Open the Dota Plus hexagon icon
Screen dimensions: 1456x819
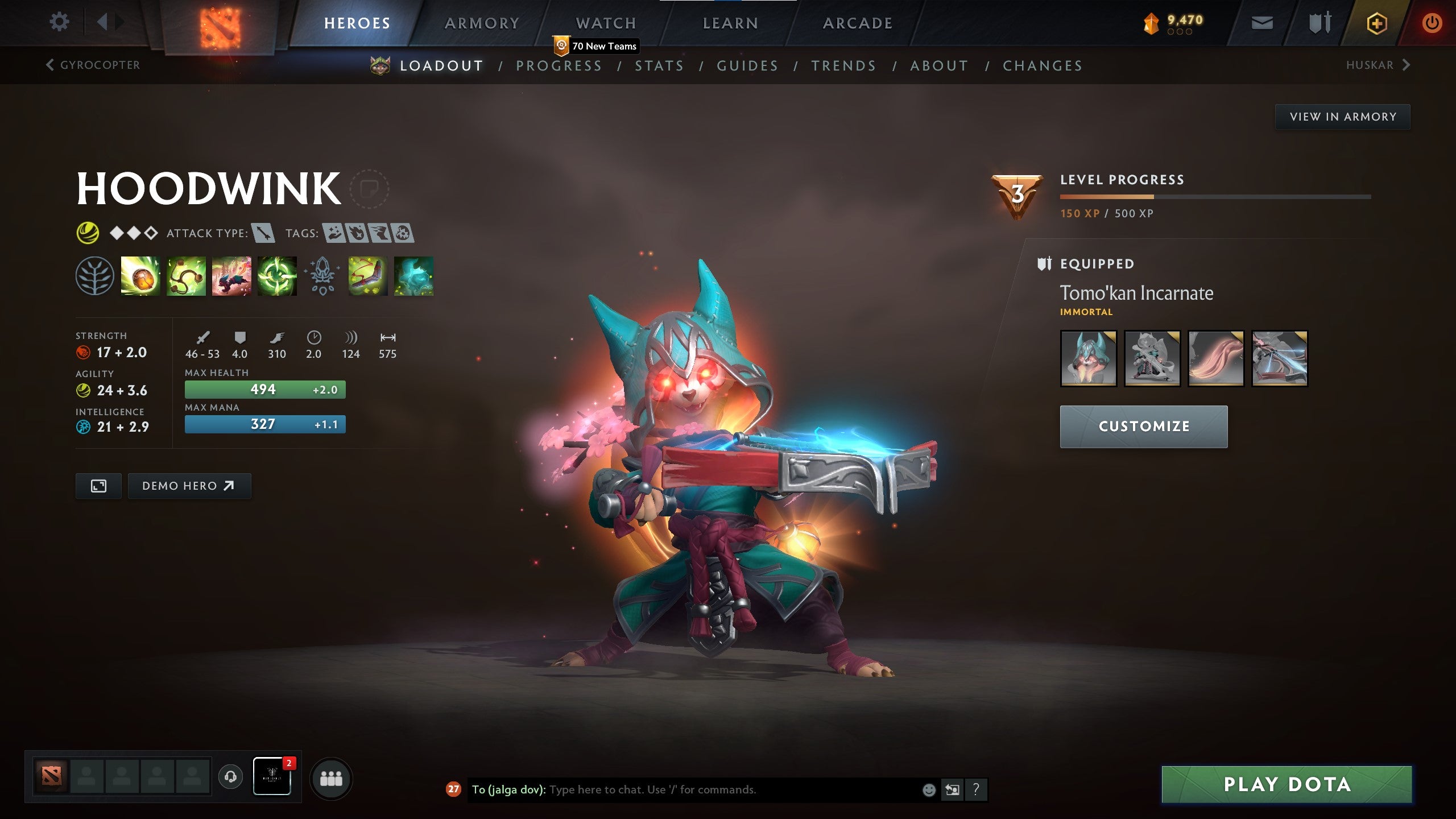click(1377, 24)
